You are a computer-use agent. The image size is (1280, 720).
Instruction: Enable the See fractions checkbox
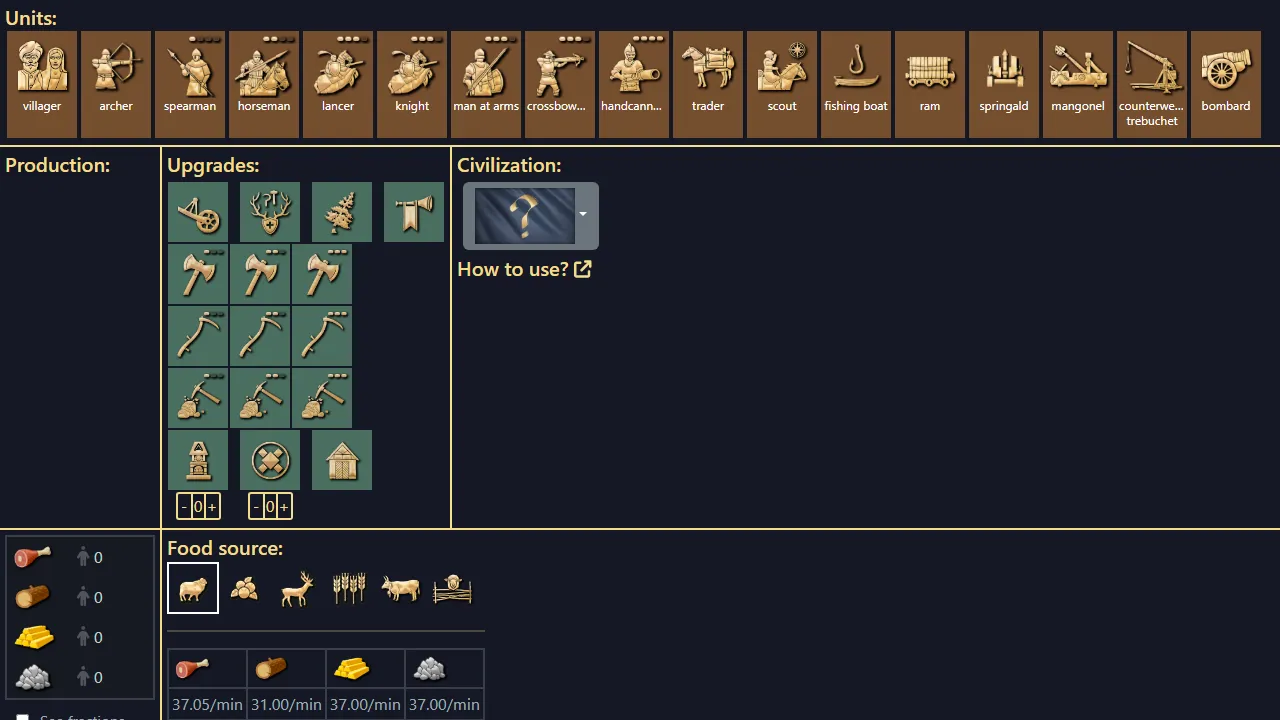click(x=22, y=716)
